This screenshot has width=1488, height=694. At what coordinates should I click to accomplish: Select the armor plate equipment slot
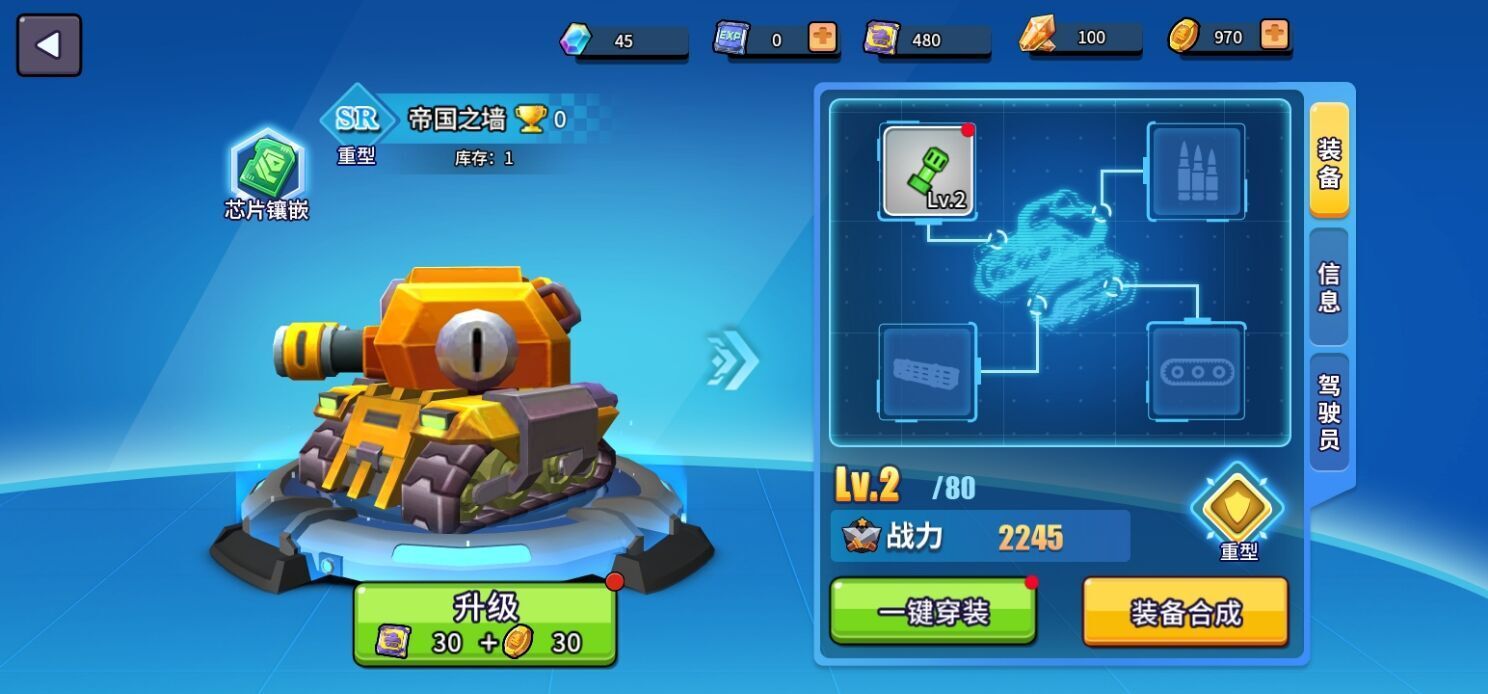(927, 371)
